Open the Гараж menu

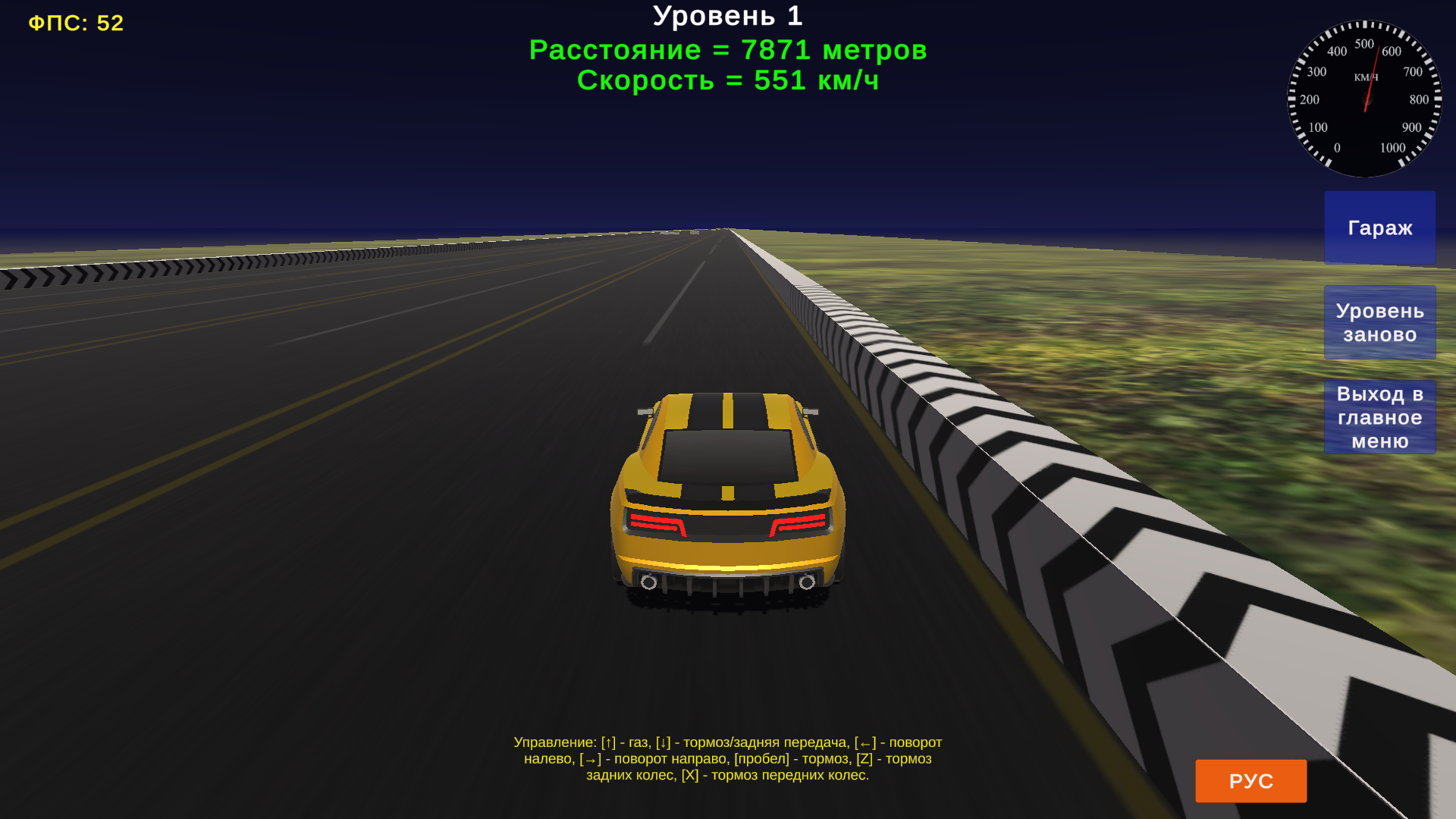[1379, 227]
